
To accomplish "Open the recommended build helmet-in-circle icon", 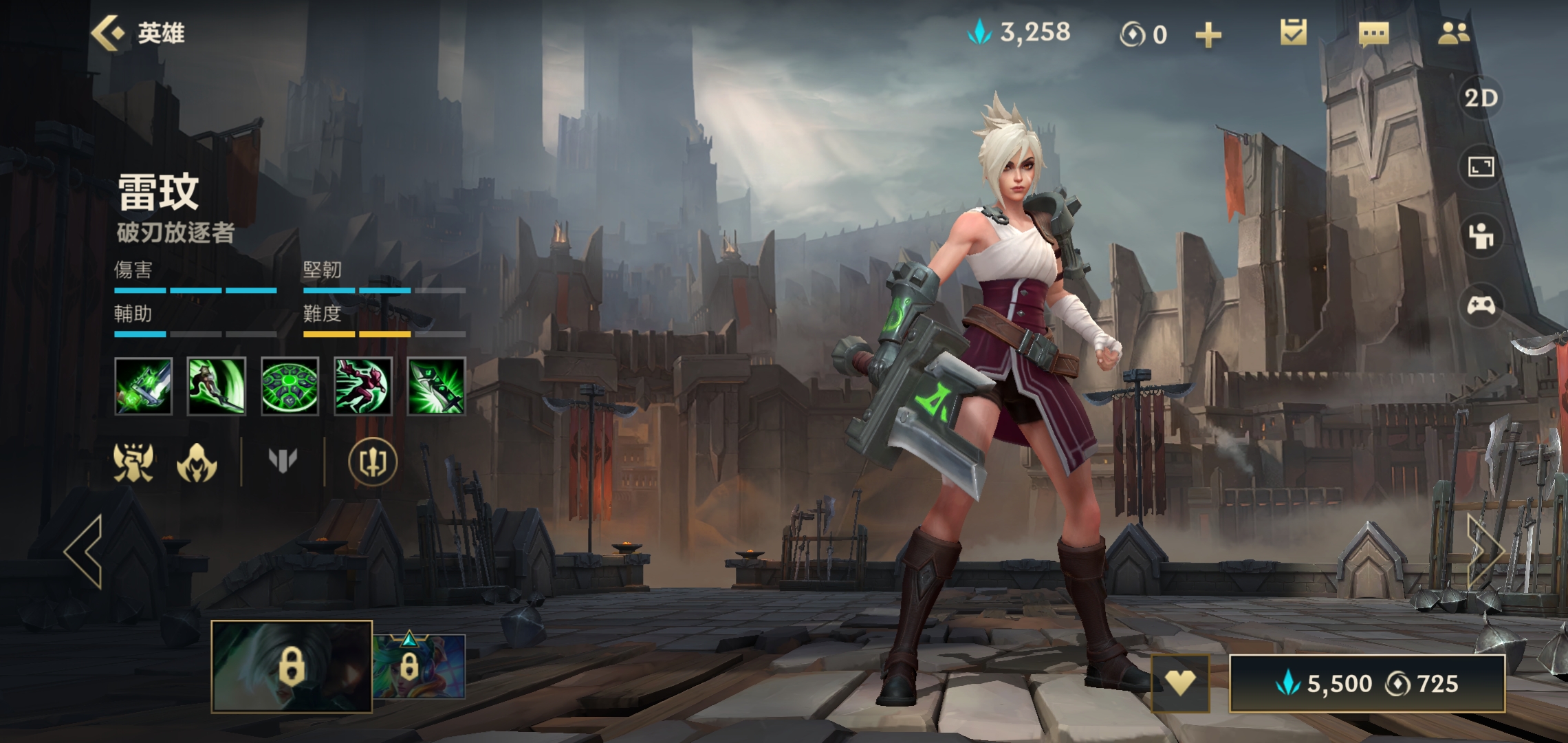I will 372,462.
